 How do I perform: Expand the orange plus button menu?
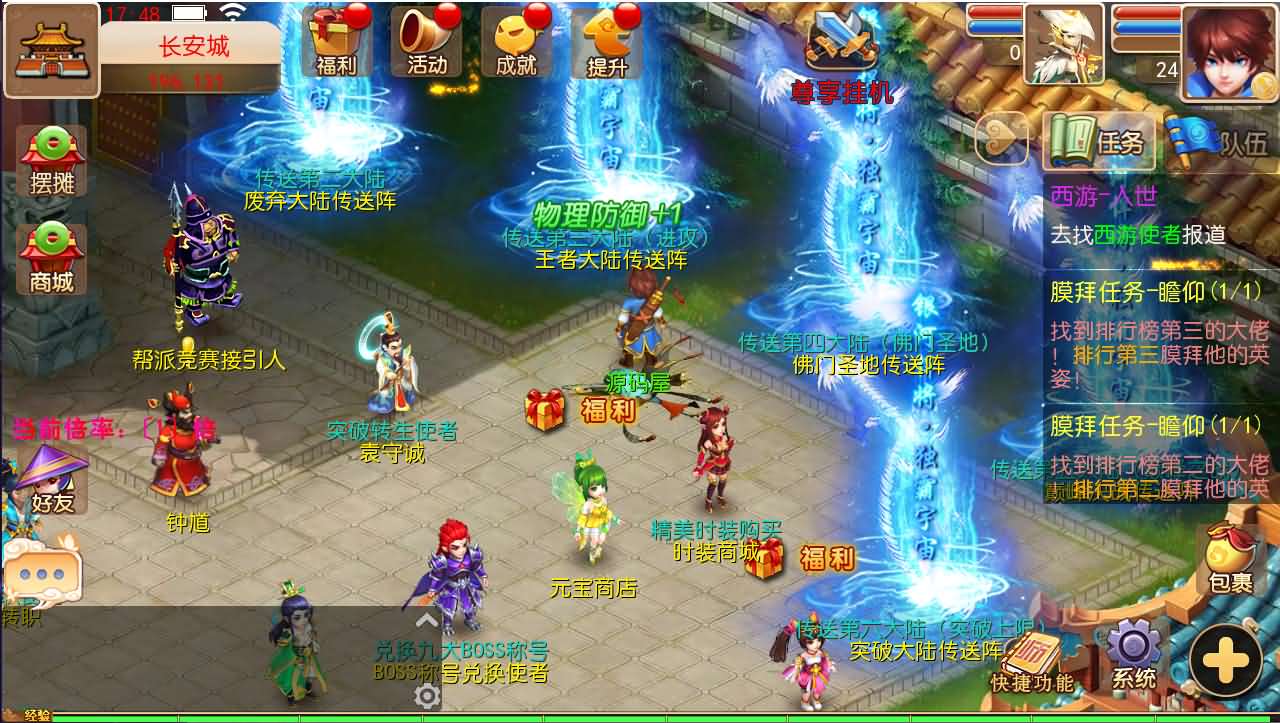coord(1227,660)
